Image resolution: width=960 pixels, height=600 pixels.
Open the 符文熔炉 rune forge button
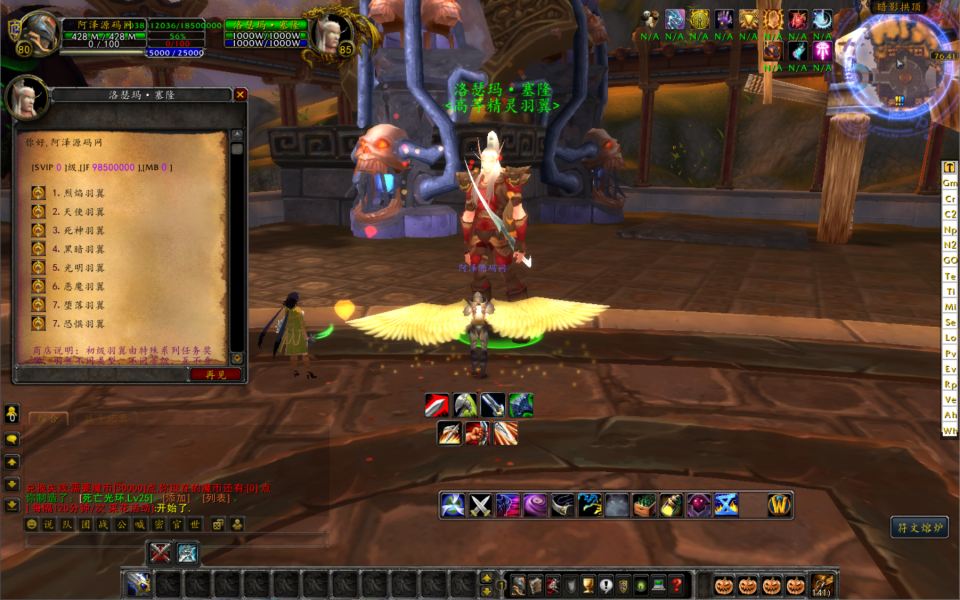click(918, 526)
